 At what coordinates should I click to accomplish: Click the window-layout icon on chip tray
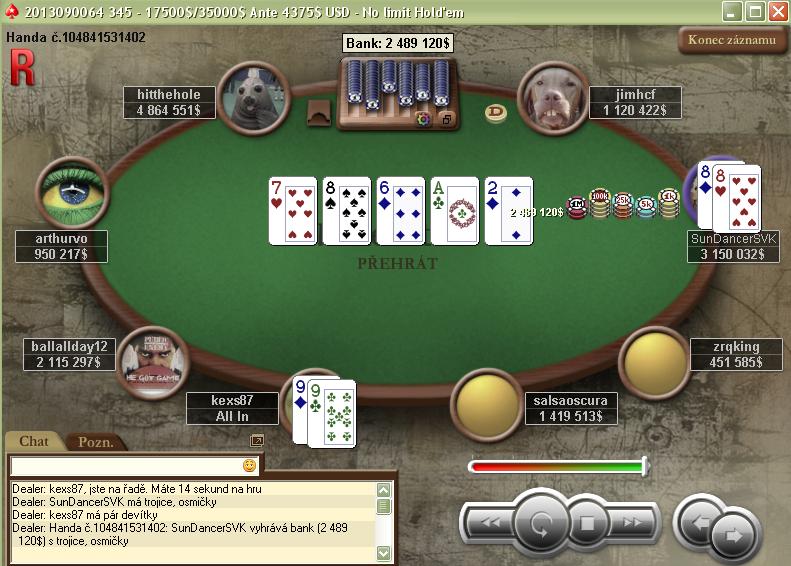[446, 120]
